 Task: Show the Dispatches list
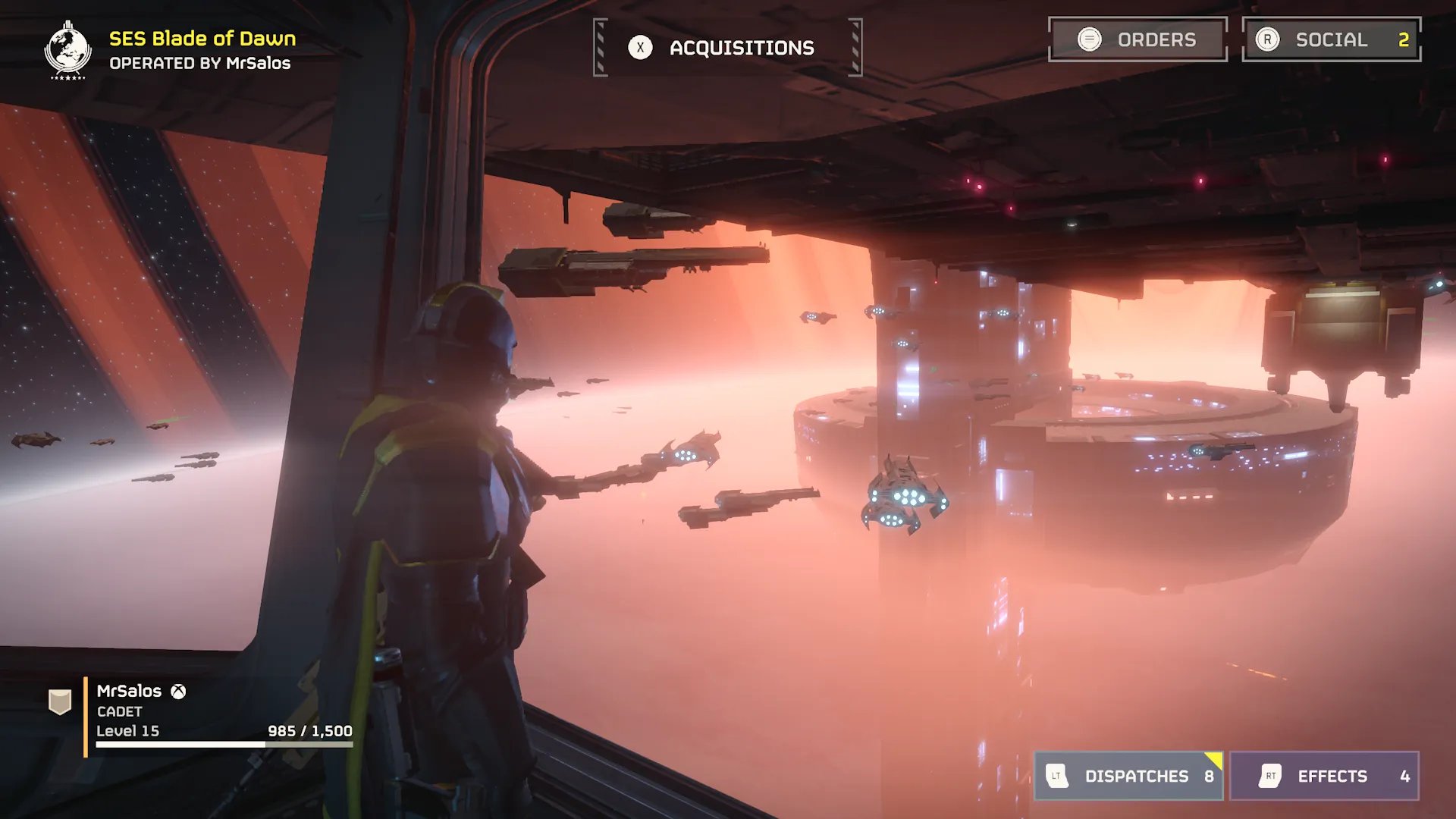click(1128, 776)
